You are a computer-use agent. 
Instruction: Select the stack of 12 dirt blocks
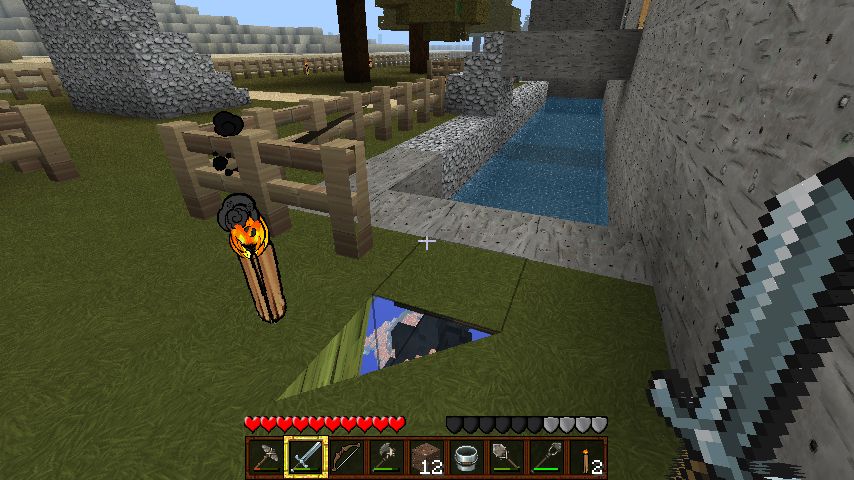(x=427, y=457)
